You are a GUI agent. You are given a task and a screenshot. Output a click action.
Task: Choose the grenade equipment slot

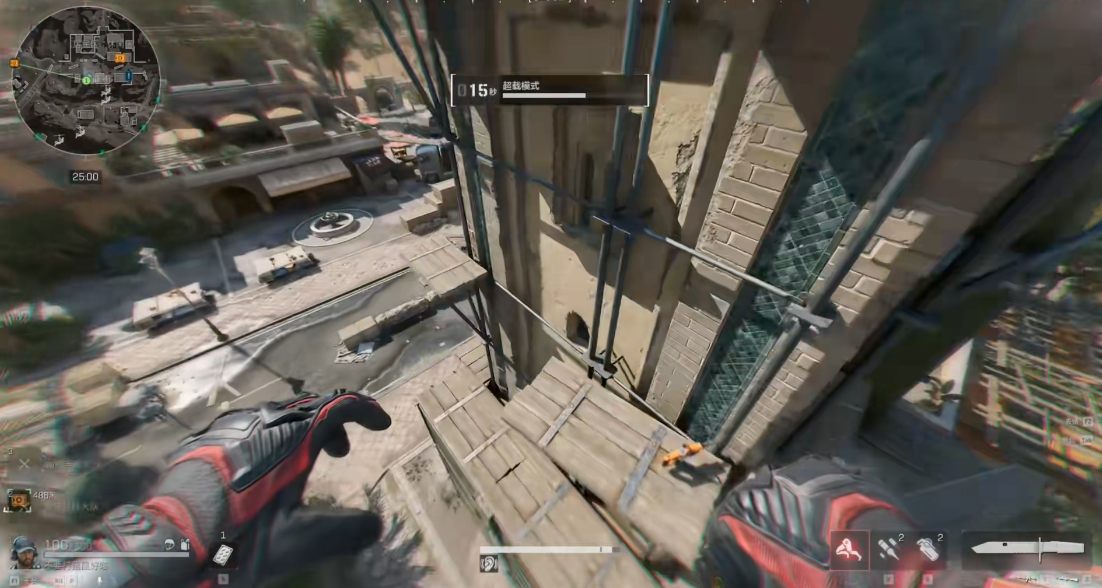pos(928,548)
